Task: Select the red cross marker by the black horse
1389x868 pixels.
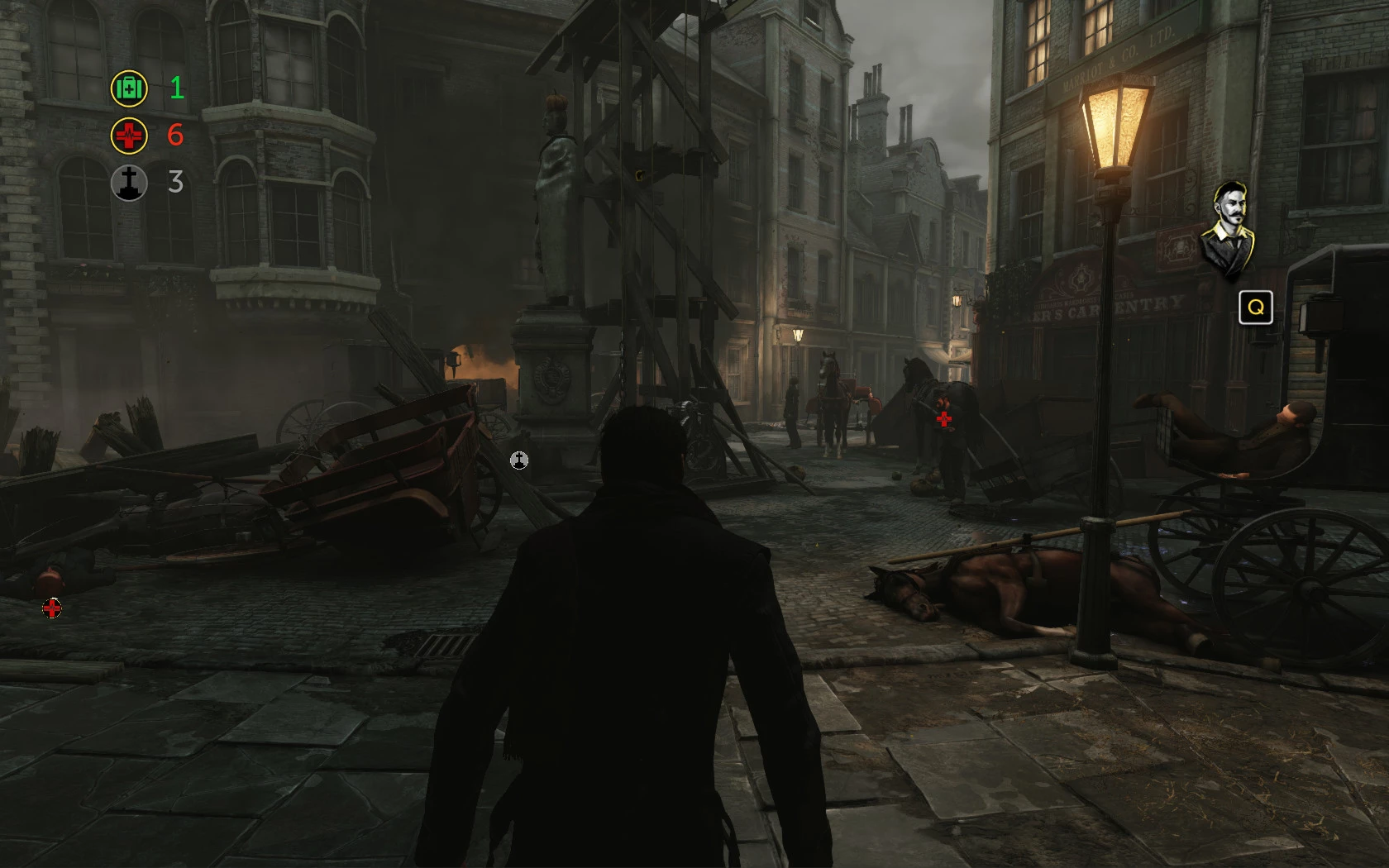Action: click(x=943, y=419)
